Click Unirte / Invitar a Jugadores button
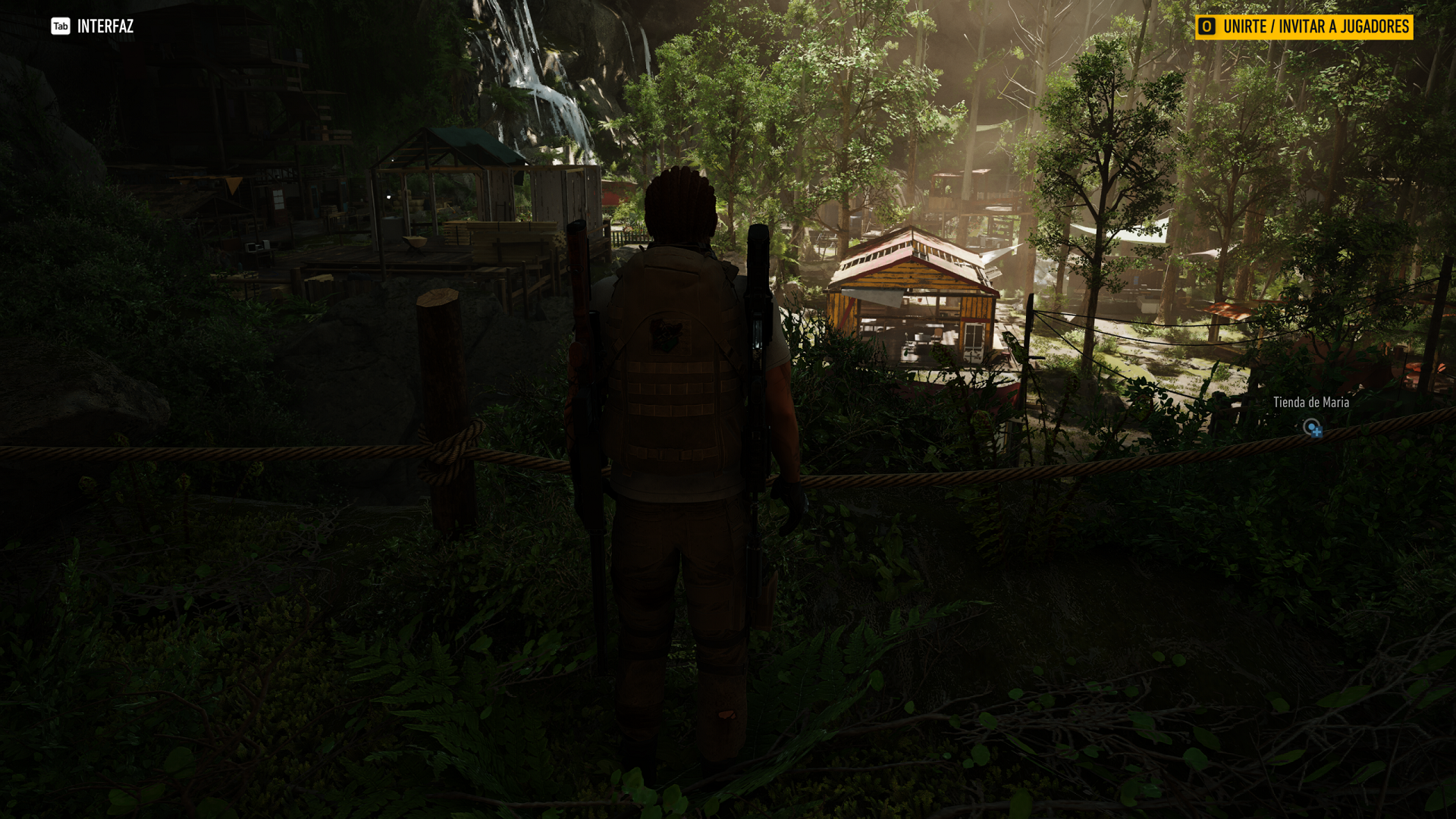 tap(1304, 27)
